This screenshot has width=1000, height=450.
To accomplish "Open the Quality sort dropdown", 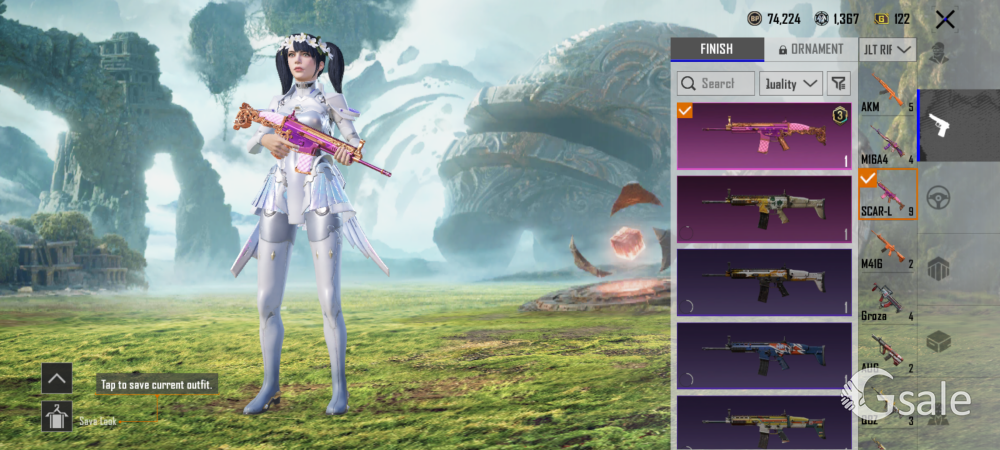I will 791,84.
